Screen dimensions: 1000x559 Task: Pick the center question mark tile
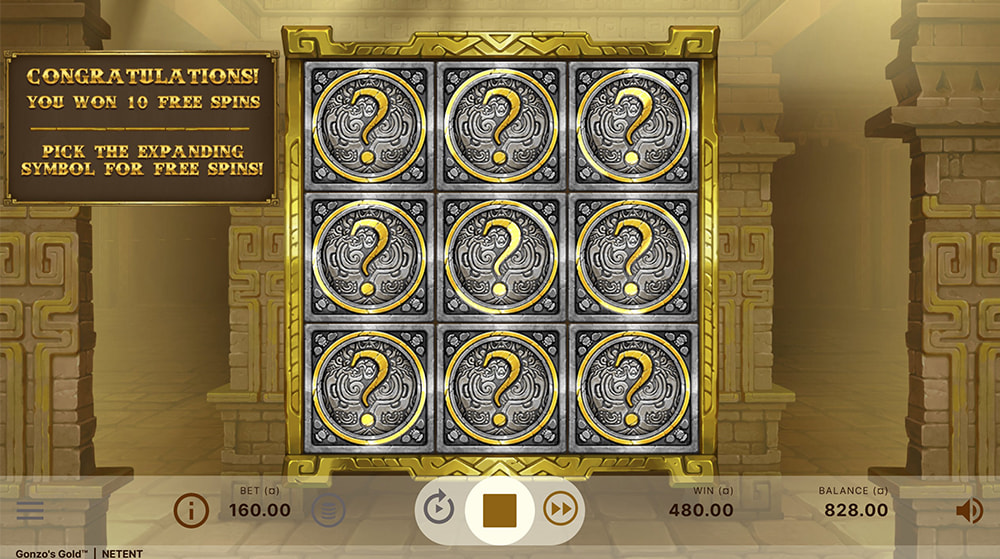tap(500, 256)
